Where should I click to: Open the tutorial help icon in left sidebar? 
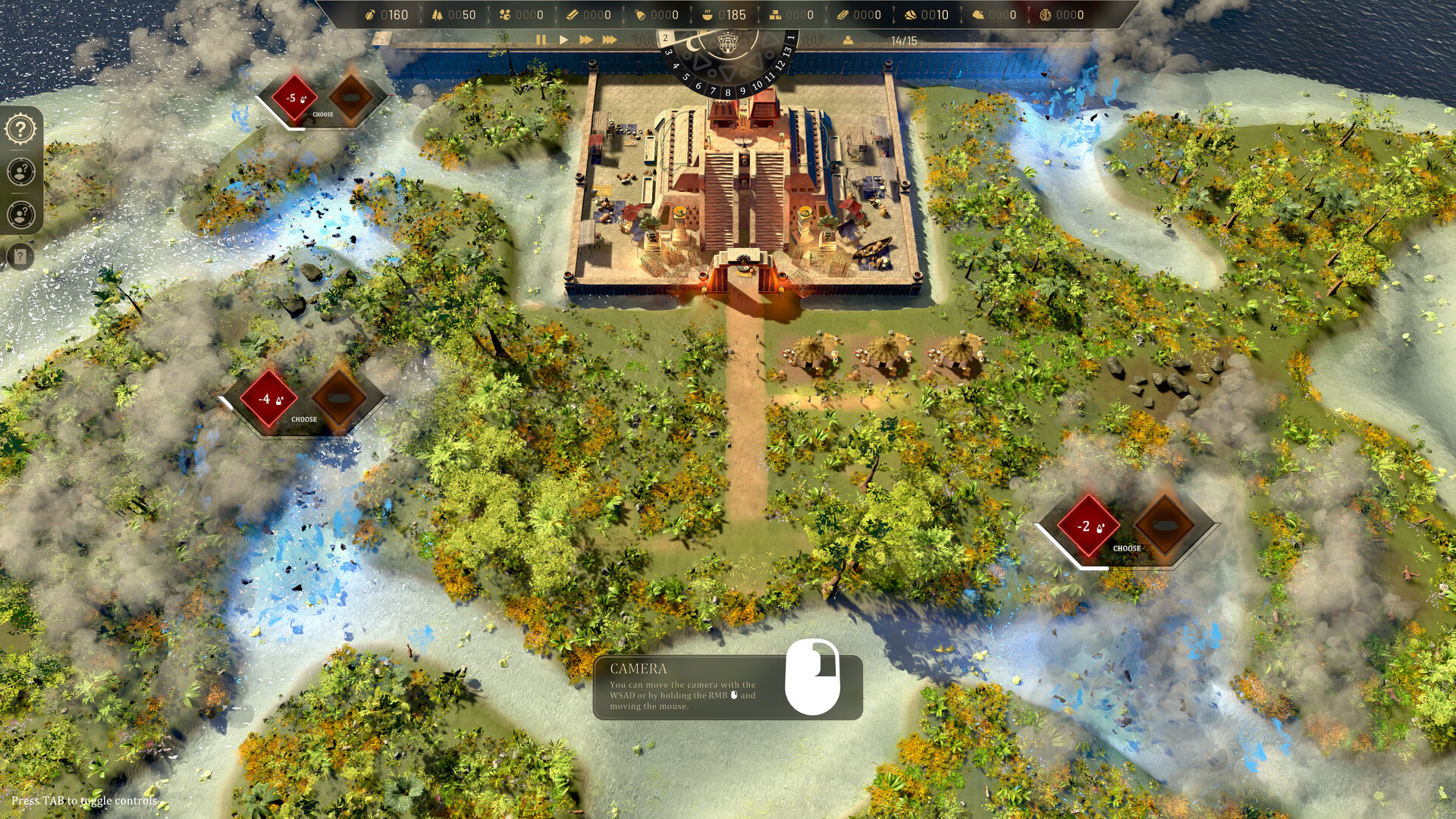19,128
